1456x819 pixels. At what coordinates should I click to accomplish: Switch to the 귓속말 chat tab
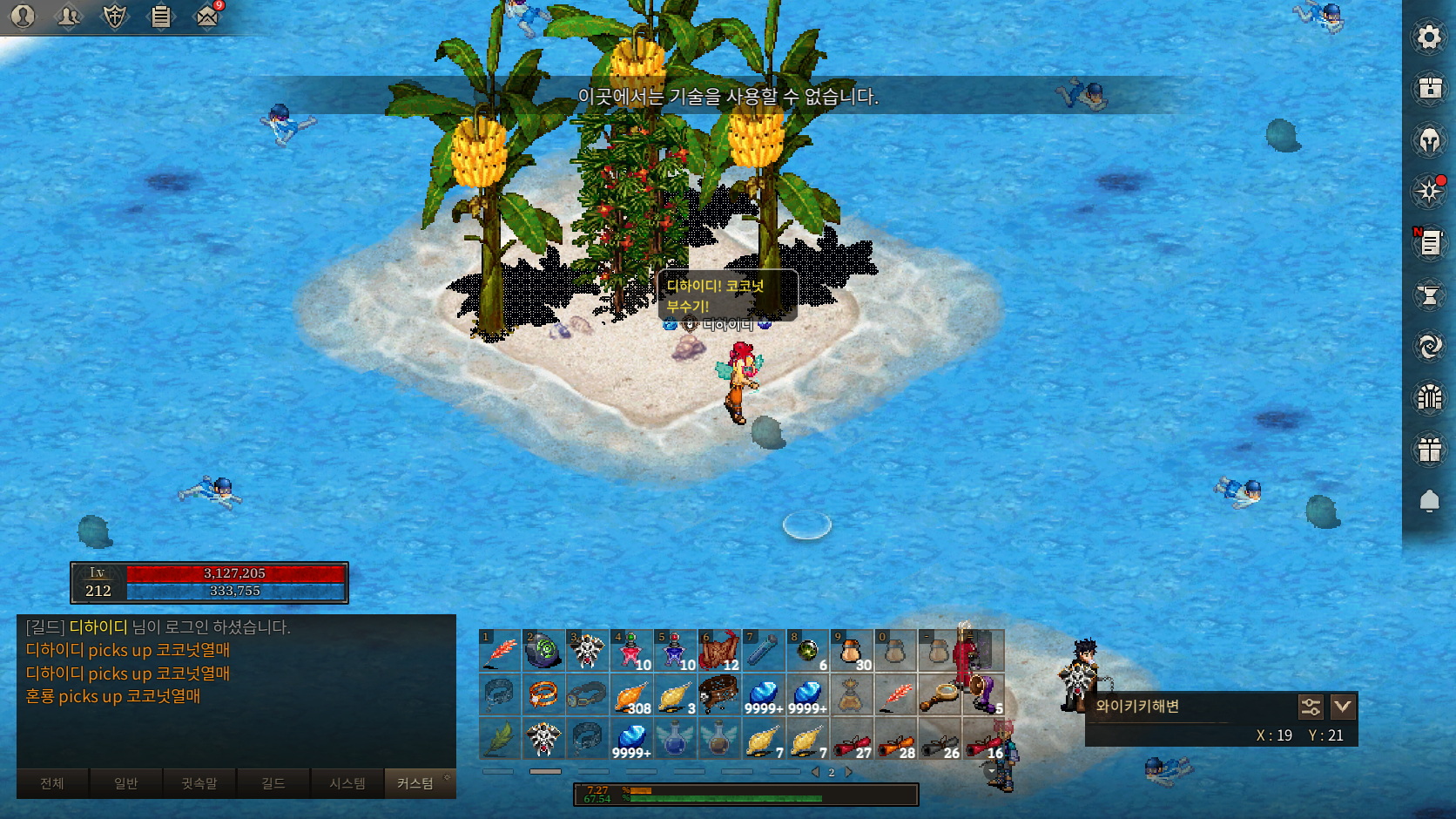click(x=199, y=783)
